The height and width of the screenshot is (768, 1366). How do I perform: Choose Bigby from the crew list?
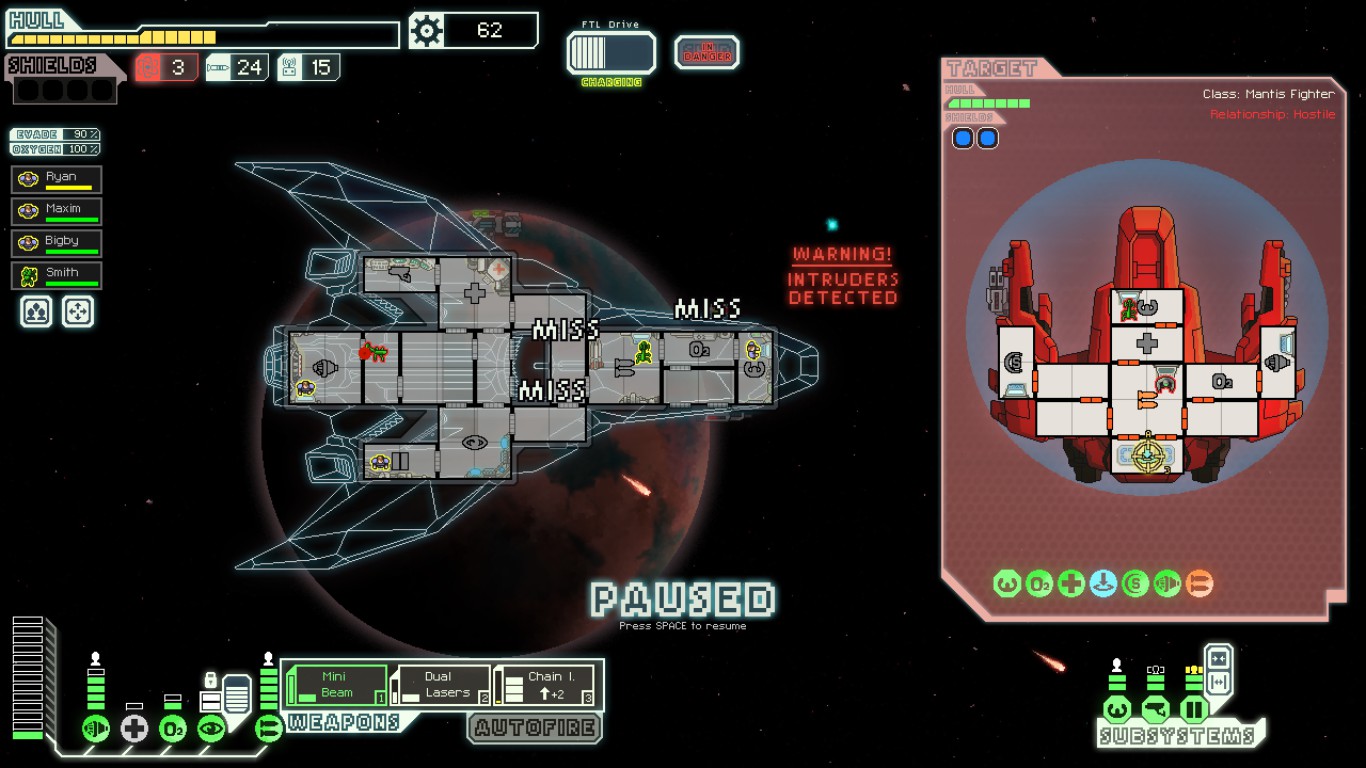[x=57, y=244]
